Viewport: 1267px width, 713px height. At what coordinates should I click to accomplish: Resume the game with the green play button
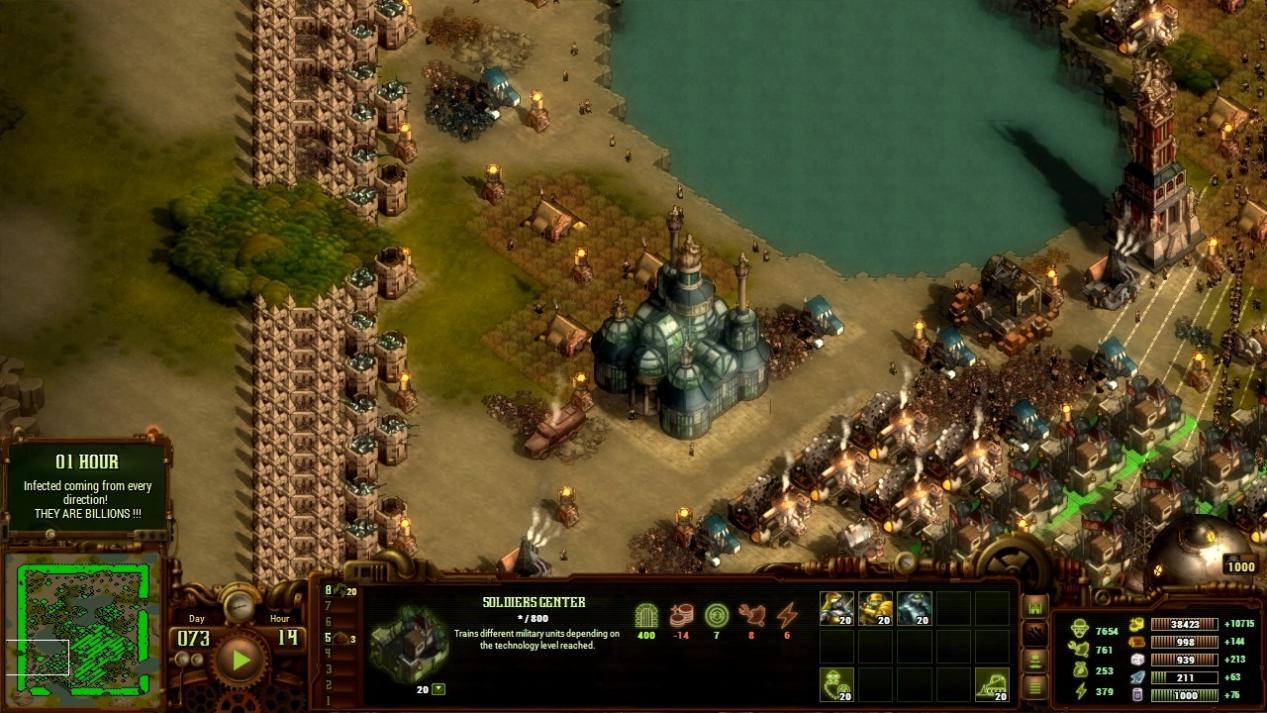[x=240, y=659]
